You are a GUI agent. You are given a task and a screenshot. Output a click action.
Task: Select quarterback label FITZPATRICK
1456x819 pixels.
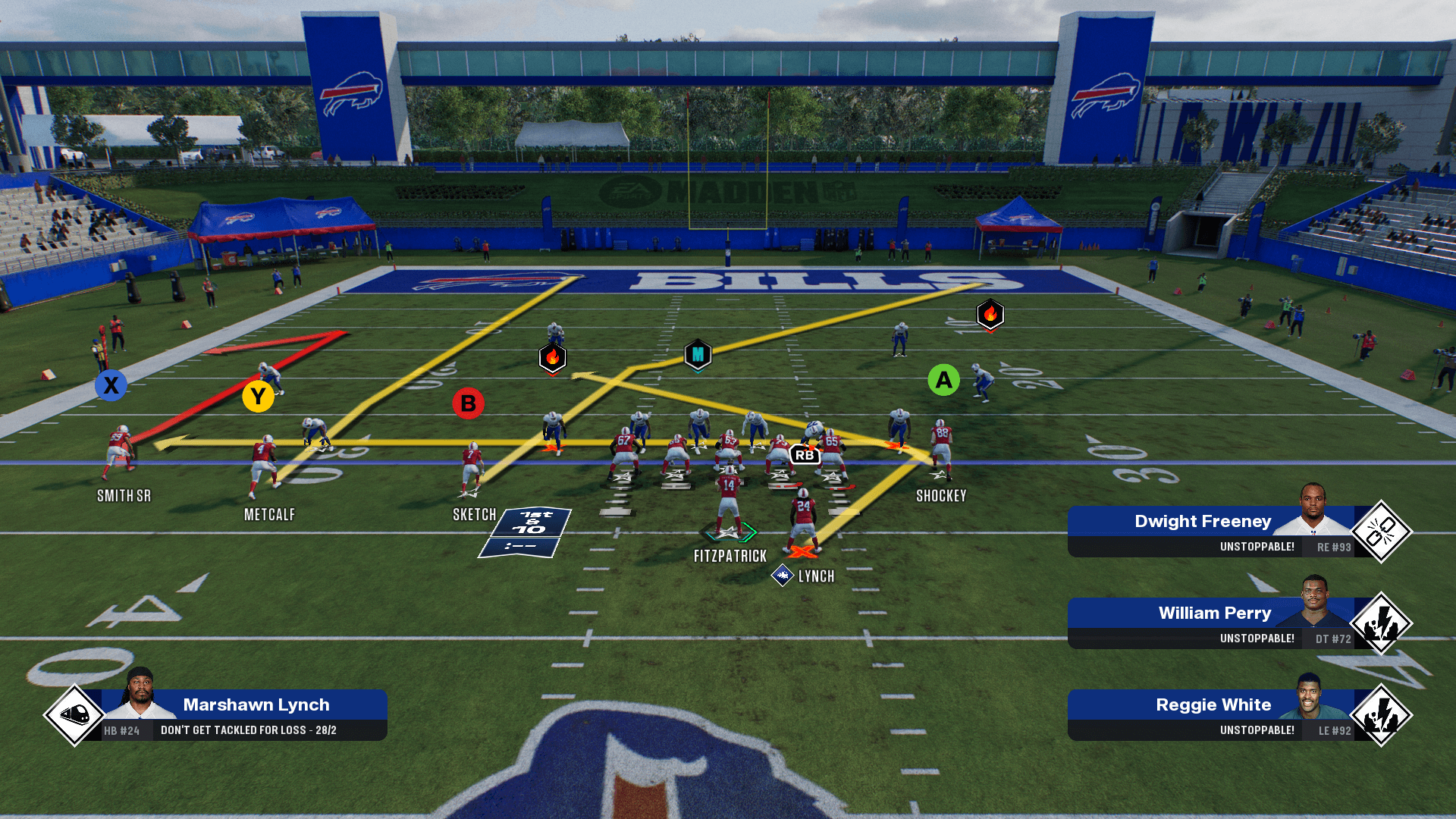[x=730, y=557]
